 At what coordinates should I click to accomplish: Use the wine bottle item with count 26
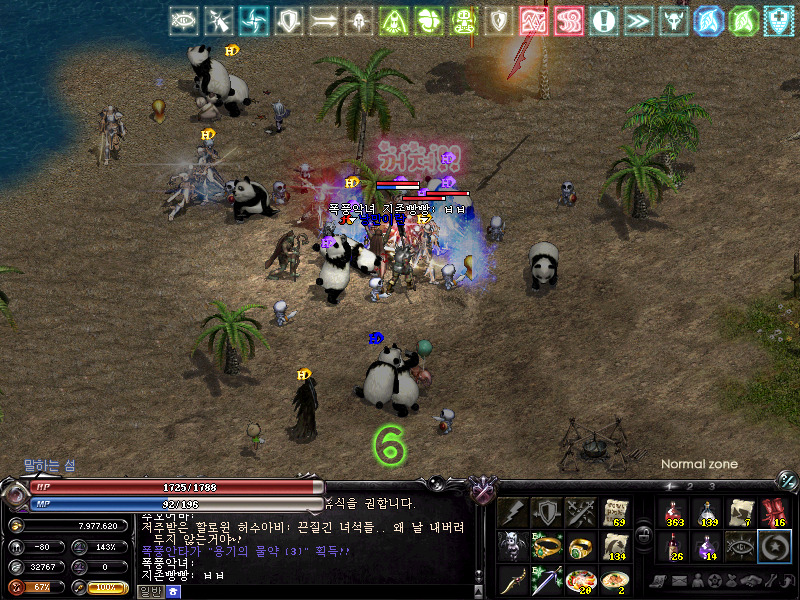674,546
